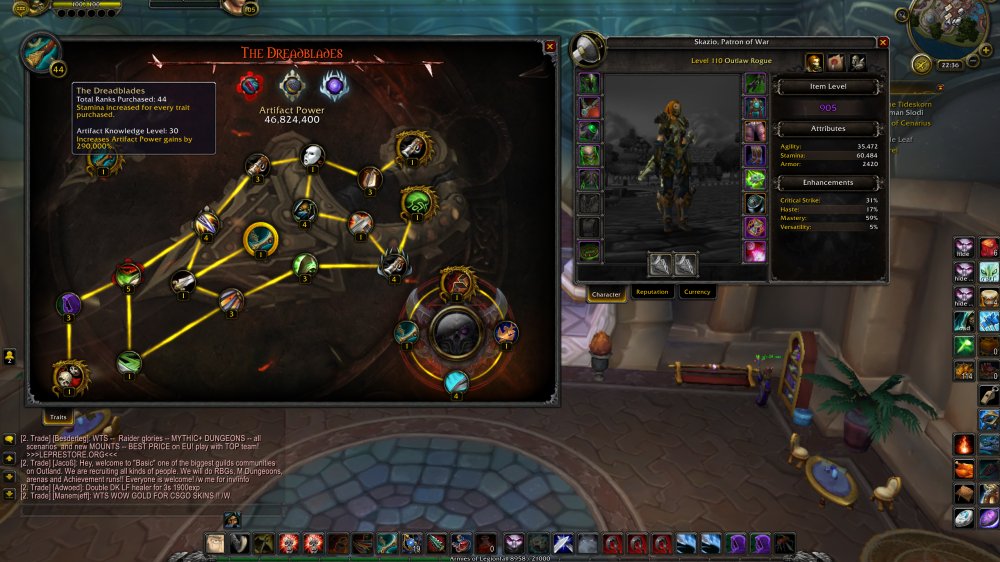
Task: Close the Dreadblades artifact window
Action: (550, 46)
